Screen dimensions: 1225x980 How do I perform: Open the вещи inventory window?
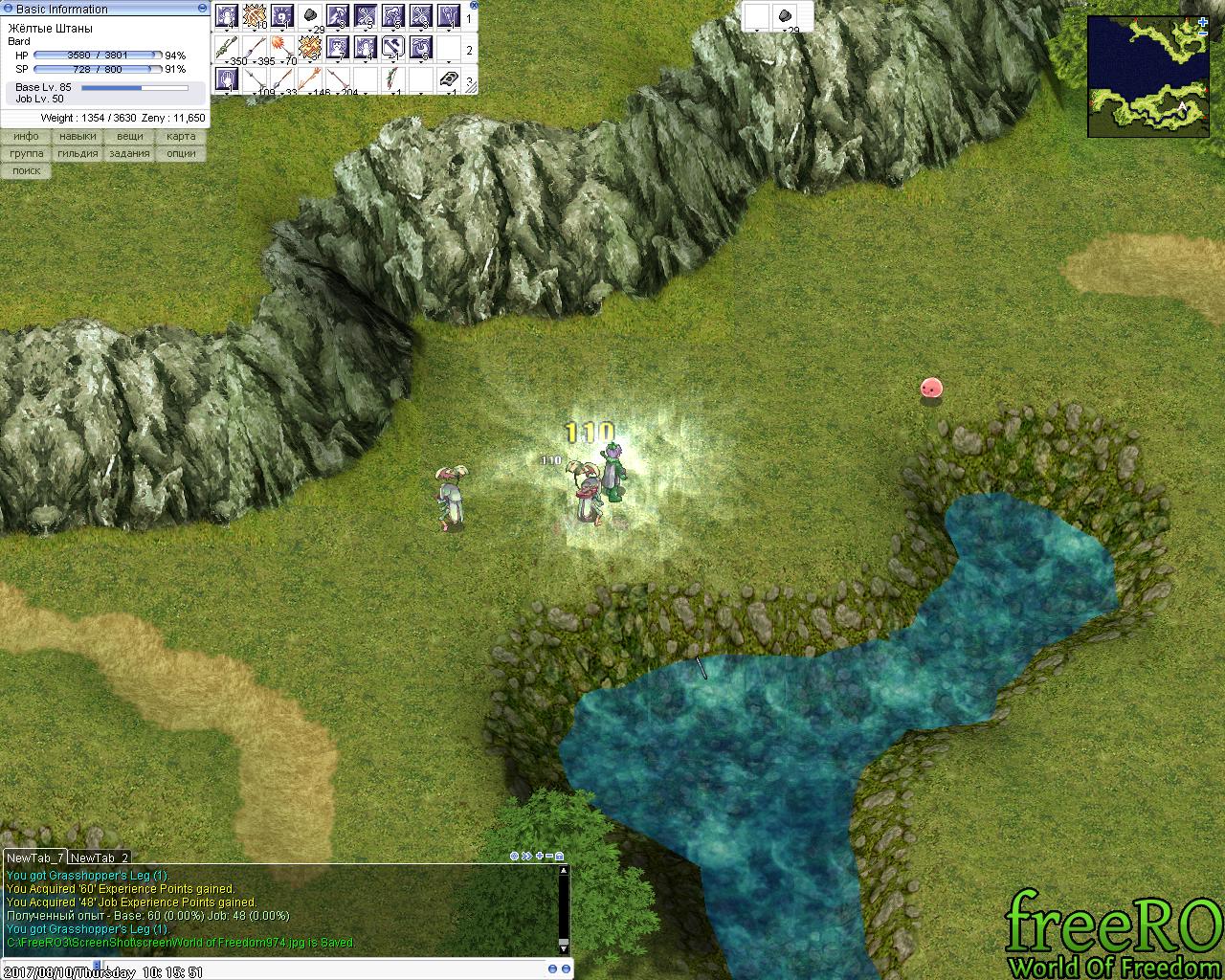pos(129,137)
